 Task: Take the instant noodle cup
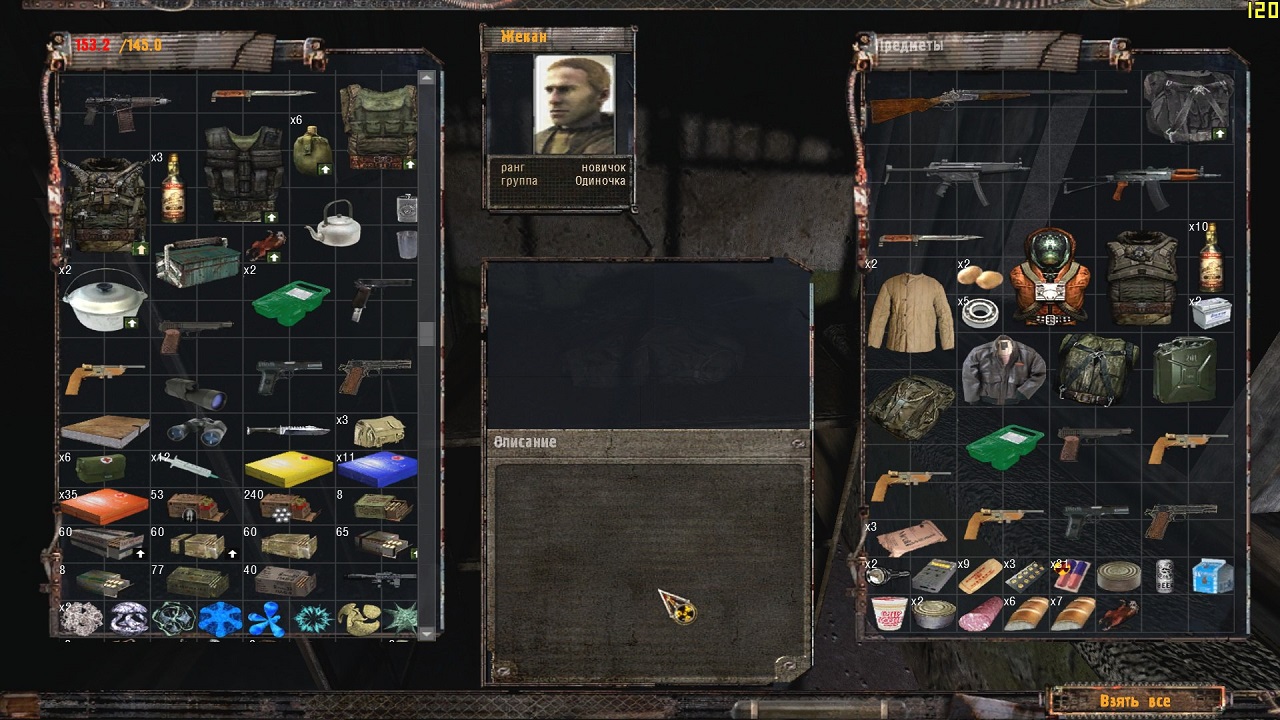888,612
